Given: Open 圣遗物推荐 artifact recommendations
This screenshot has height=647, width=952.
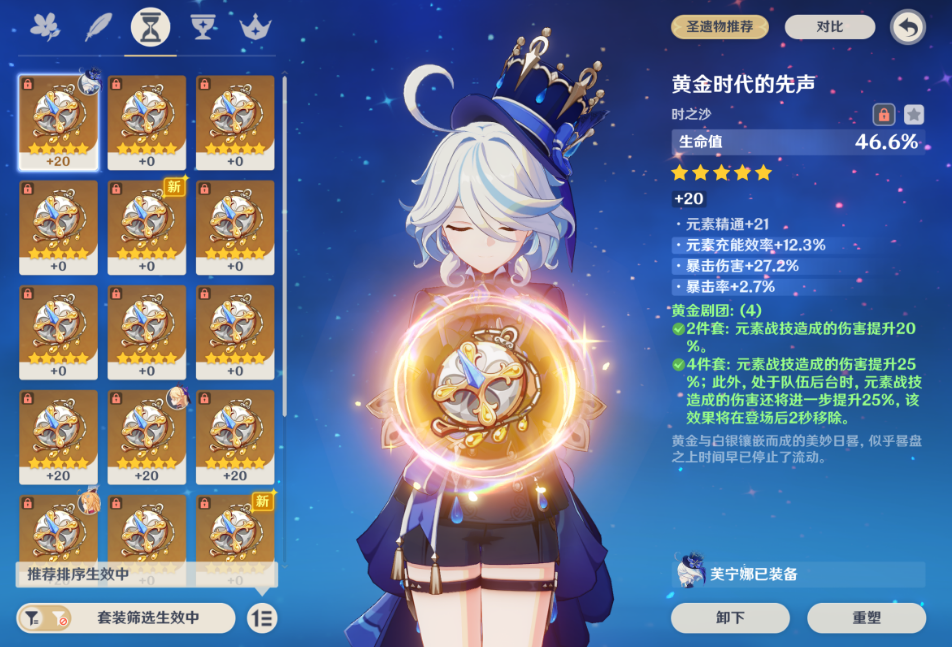Looking at the screenshot, I should (719, 27).
